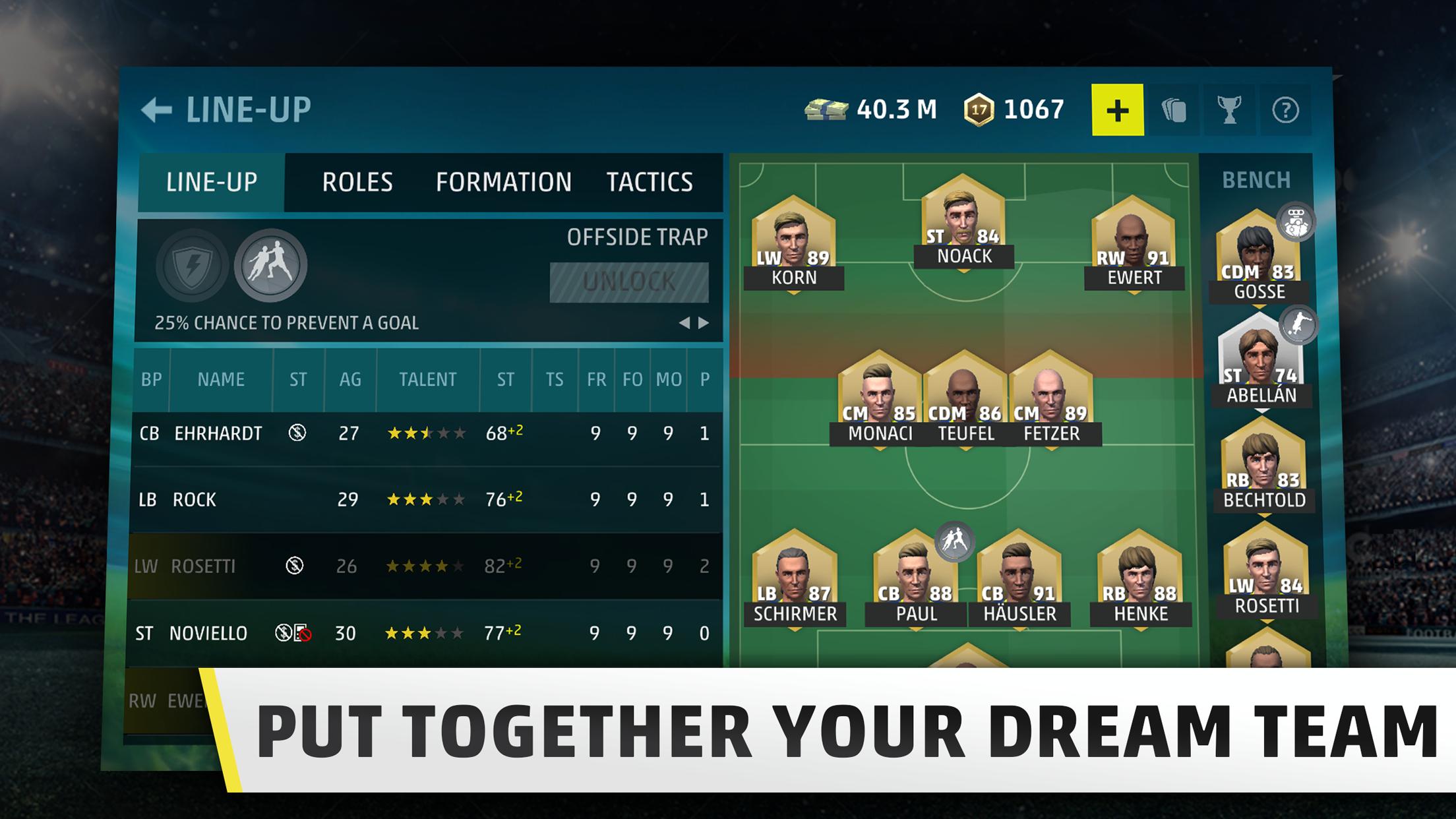Unlock the Offside Trap tactic
The width and height of the screenshot is (1456, 819).
(629, 282)
